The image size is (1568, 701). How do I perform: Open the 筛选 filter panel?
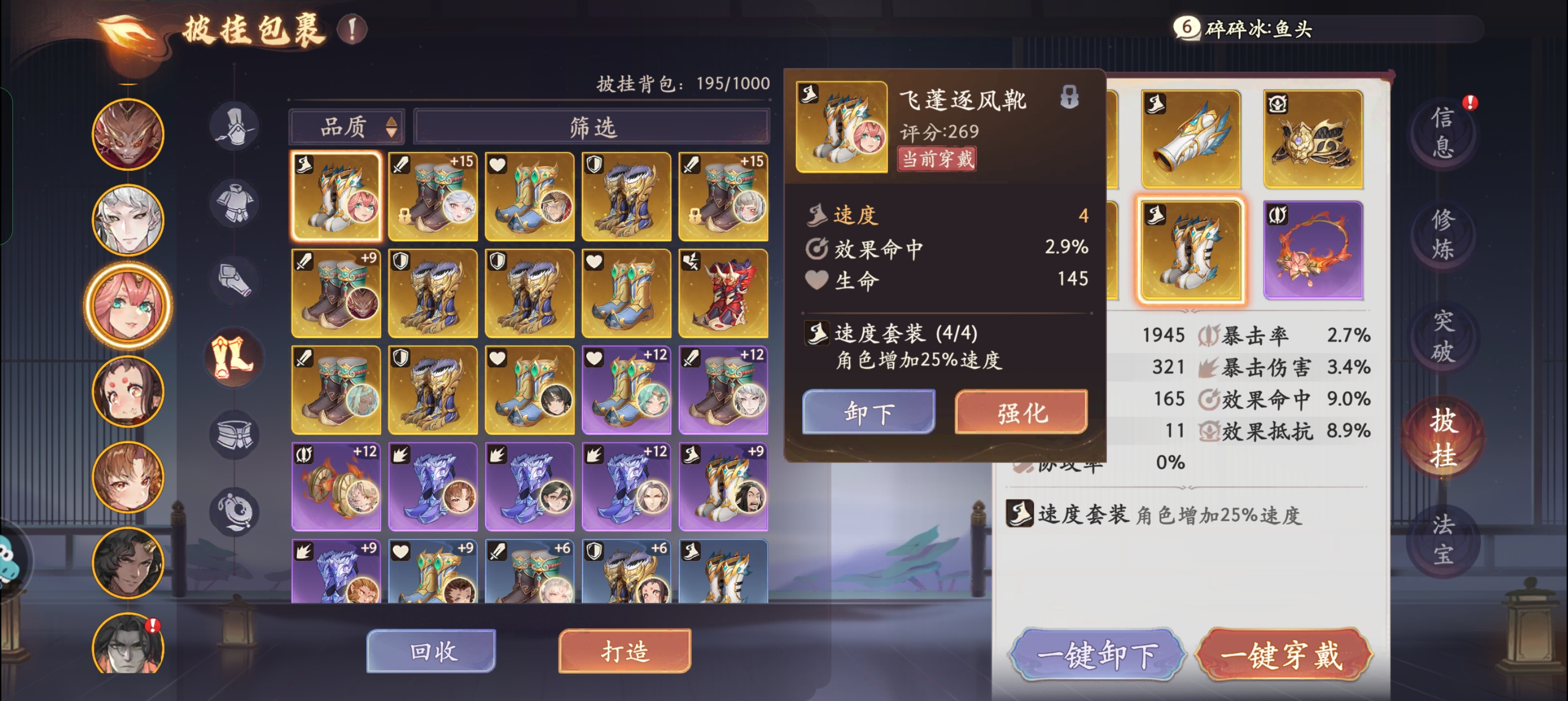point(592,127)
